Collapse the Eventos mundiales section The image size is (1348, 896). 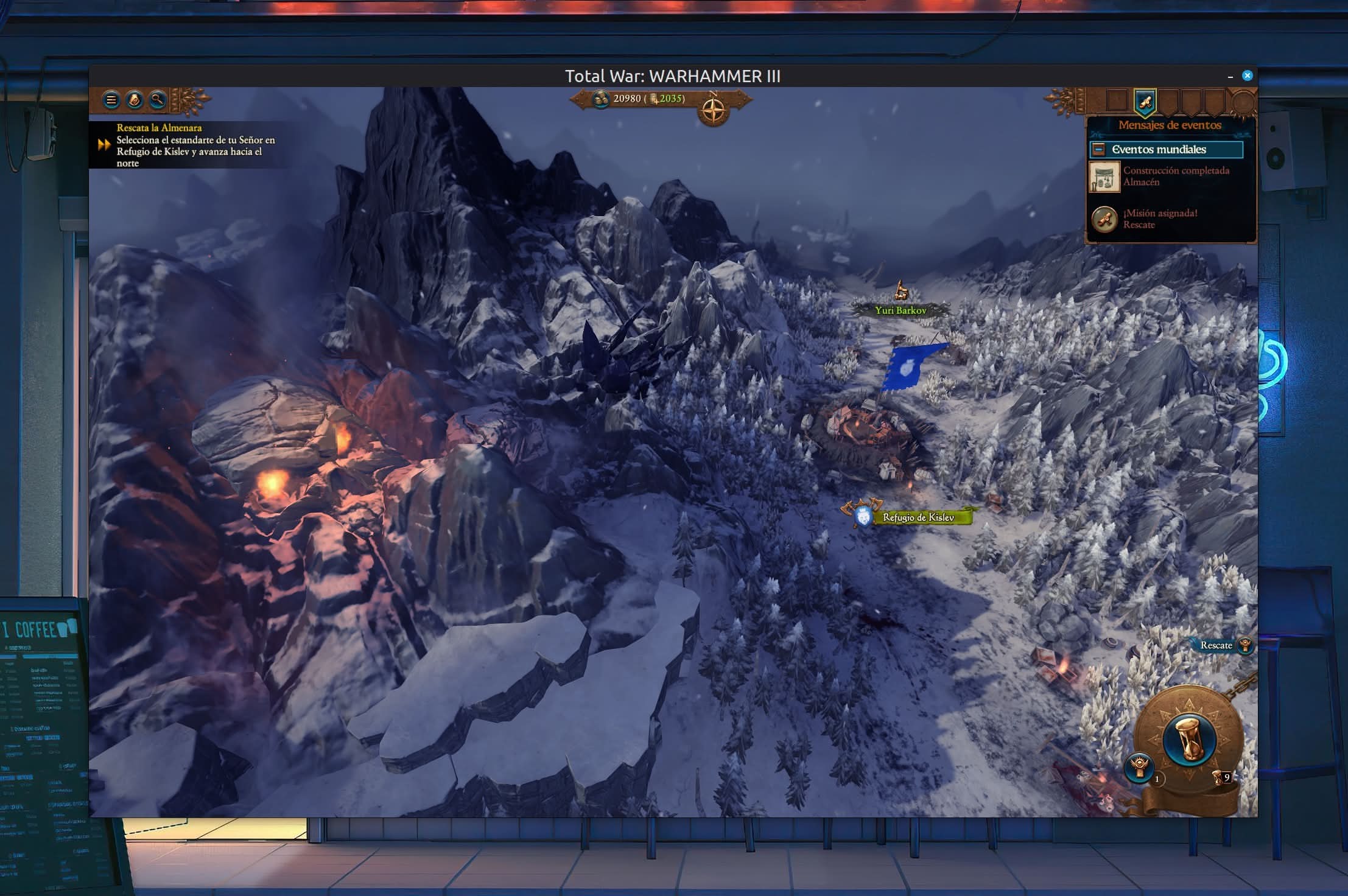1099,149
